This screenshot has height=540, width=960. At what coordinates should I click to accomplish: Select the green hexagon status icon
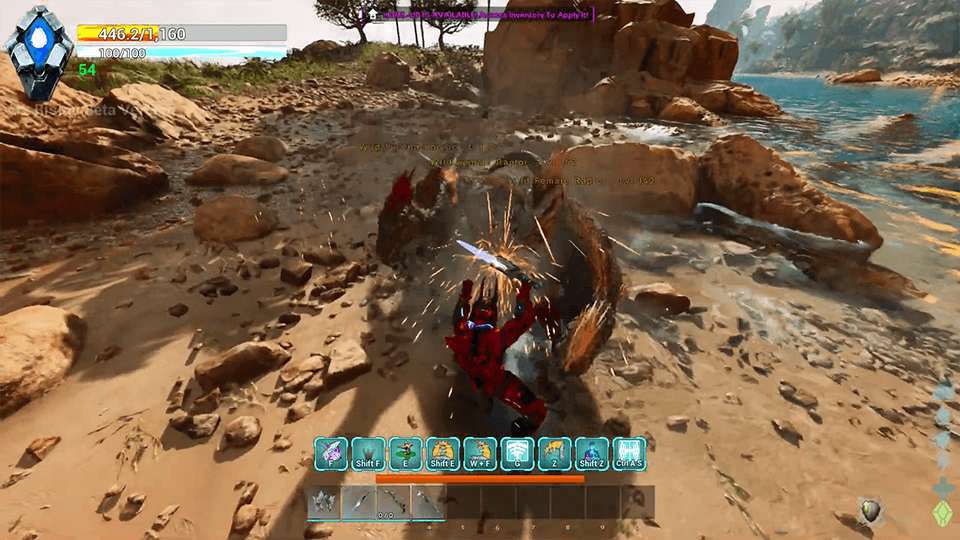(942, 512)
